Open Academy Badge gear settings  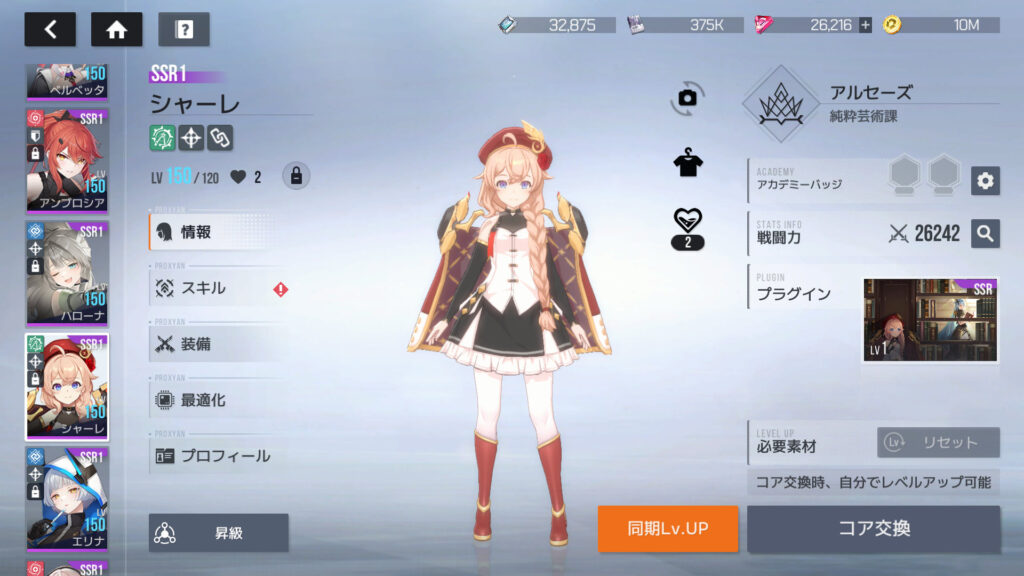985,180
